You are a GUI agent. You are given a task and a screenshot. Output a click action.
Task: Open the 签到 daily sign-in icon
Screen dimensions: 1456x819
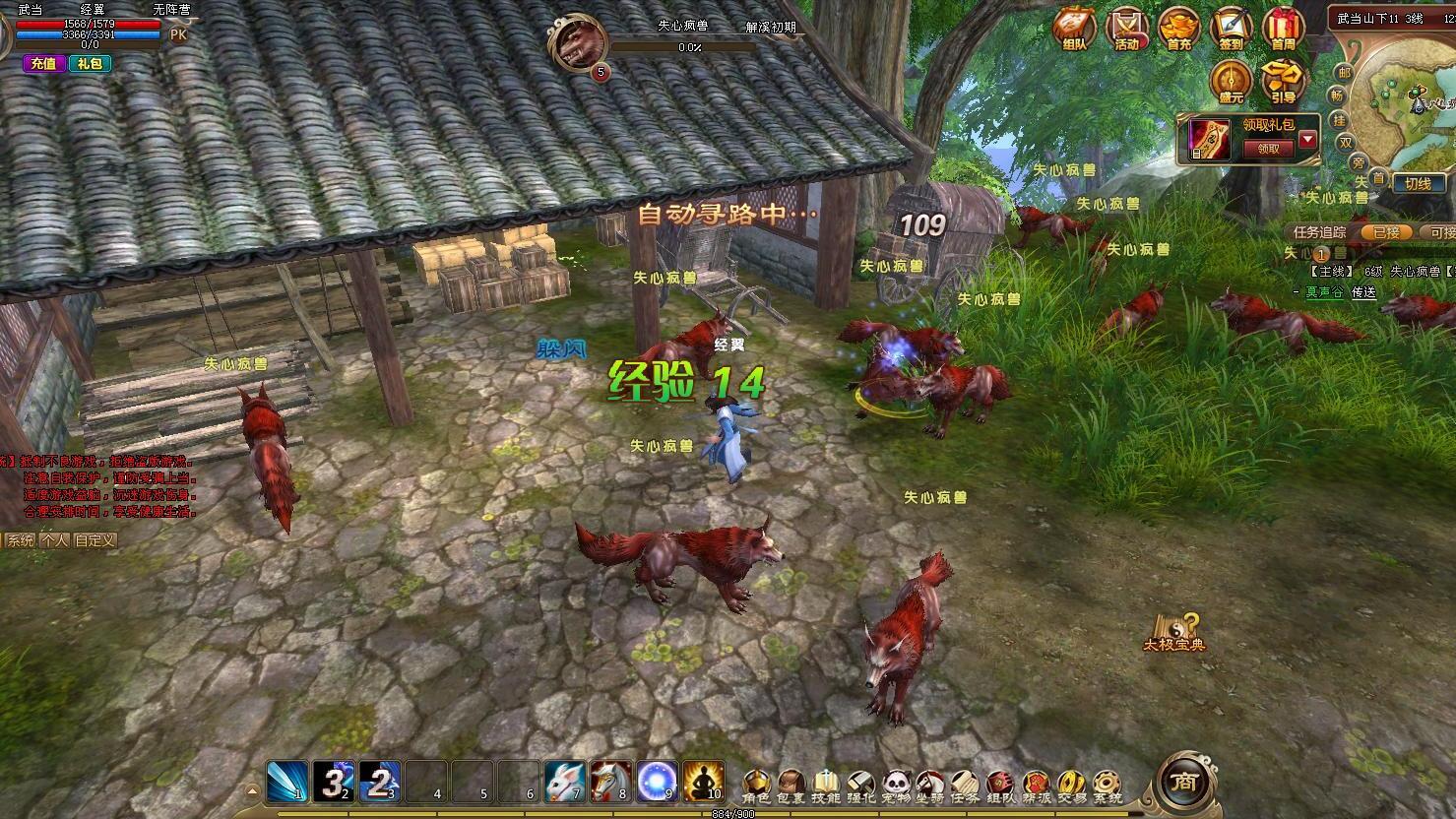[x=1231, y=30]
